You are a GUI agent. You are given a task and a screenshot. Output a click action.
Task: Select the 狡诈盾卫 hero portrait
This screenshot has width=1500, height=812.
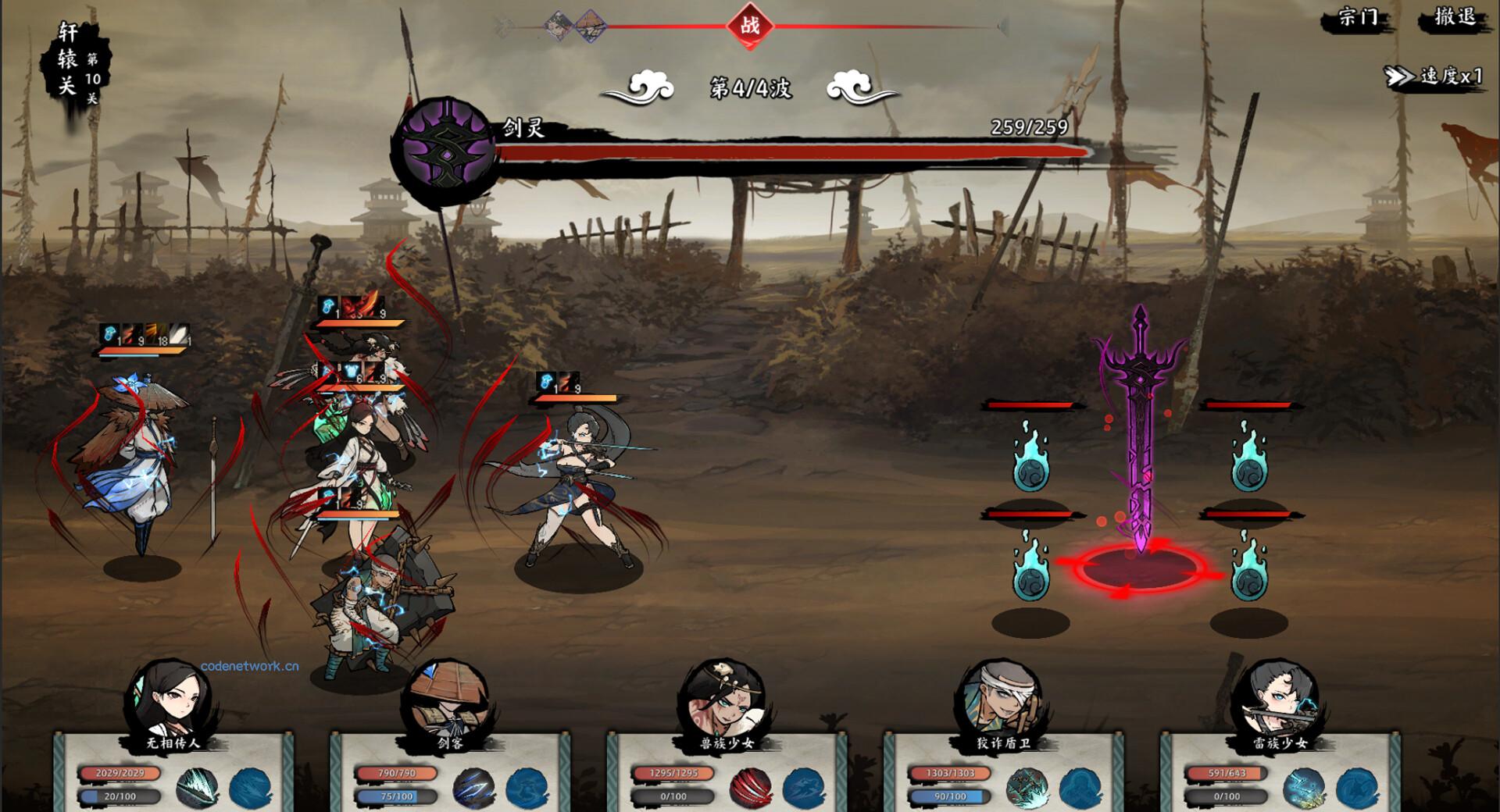click(998, 699)
